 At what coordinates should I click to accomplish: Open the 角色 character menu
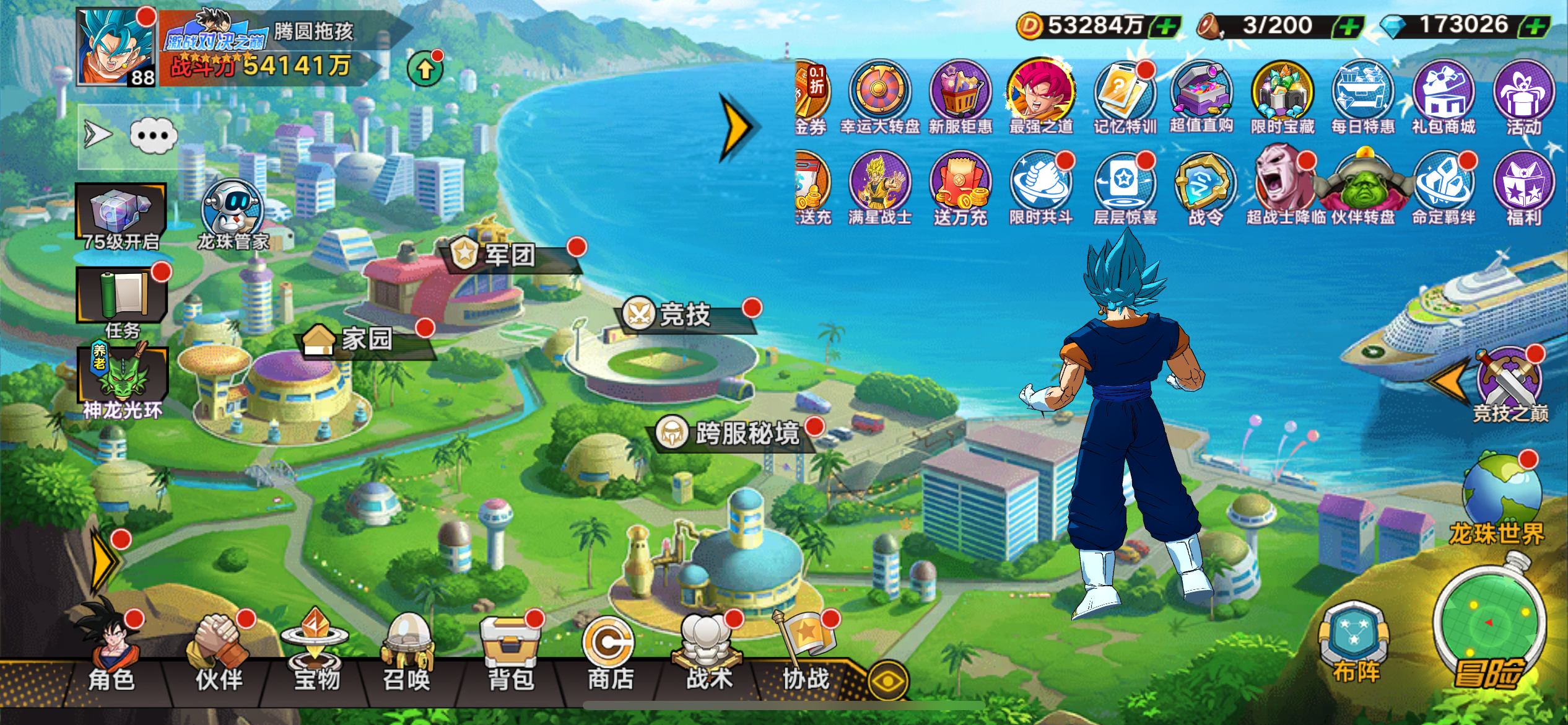(x=112, y=651)
